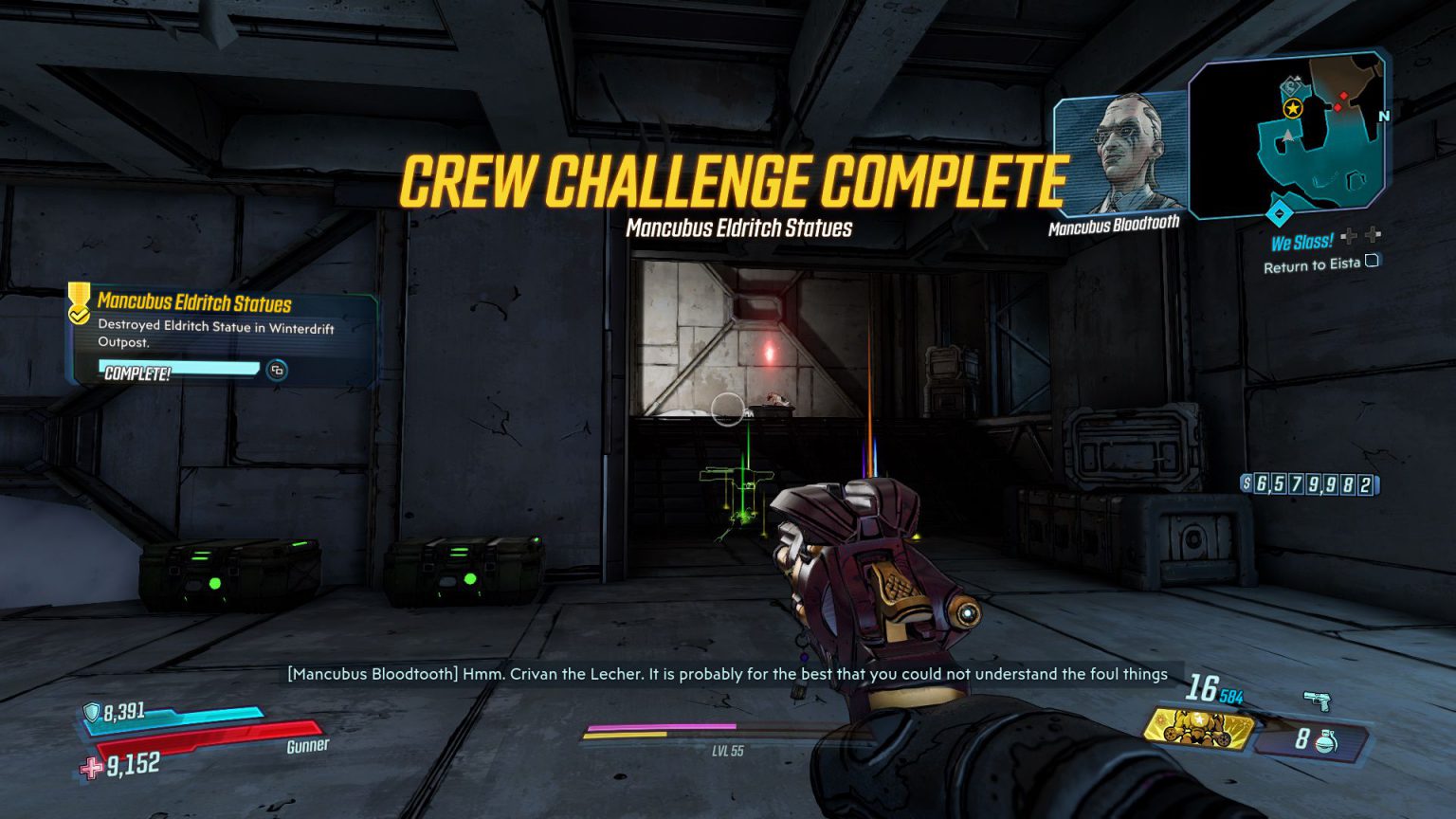Click the shield icon beside 8,391

coord(91,709)
